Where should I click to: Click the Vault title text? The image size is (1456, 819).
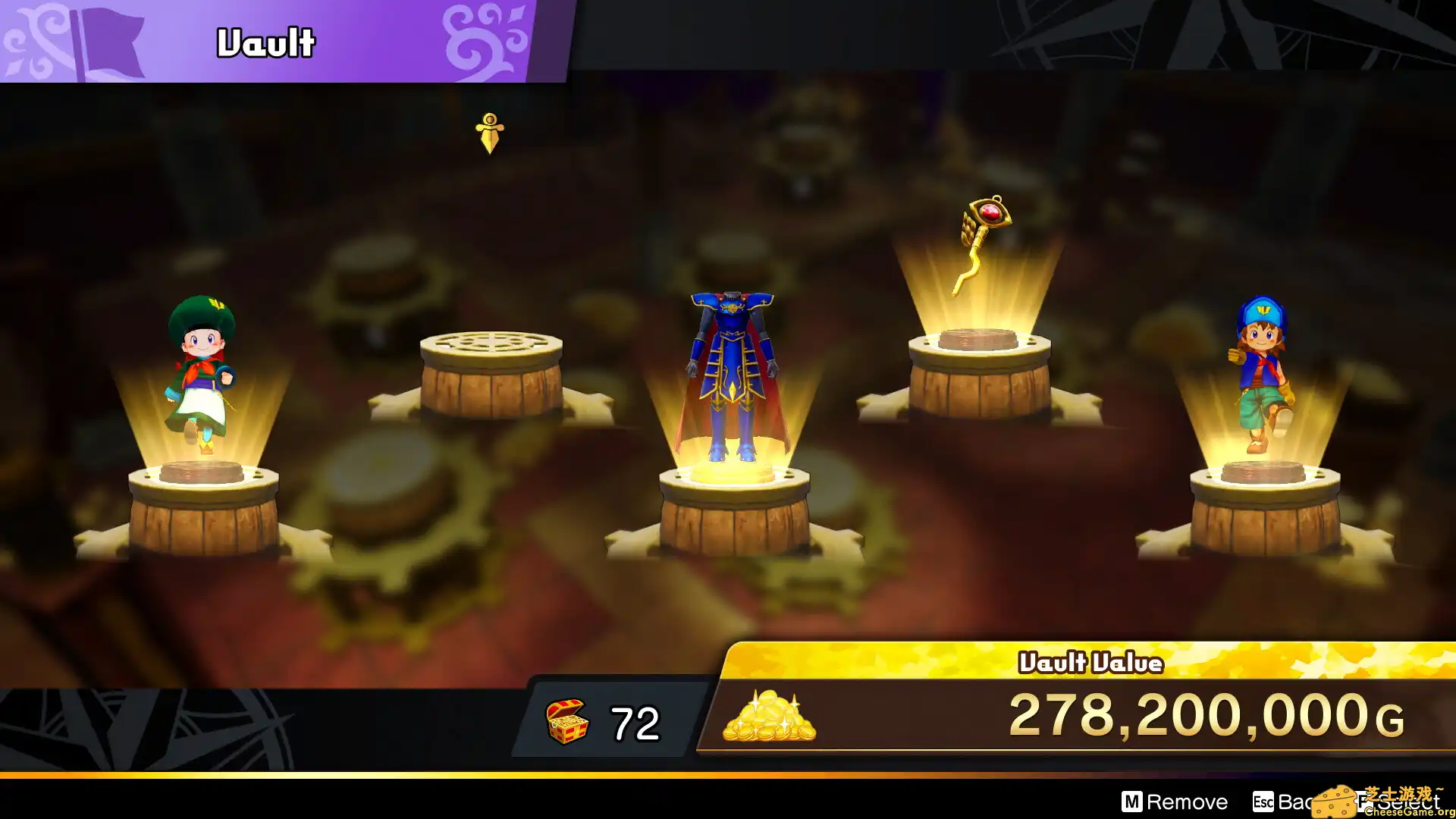(x=264, y=43)
